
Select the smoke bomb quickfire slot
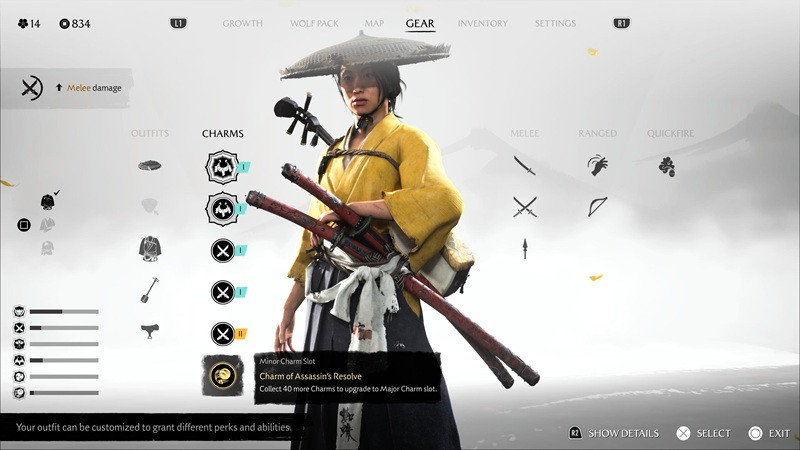coord(667,166)
